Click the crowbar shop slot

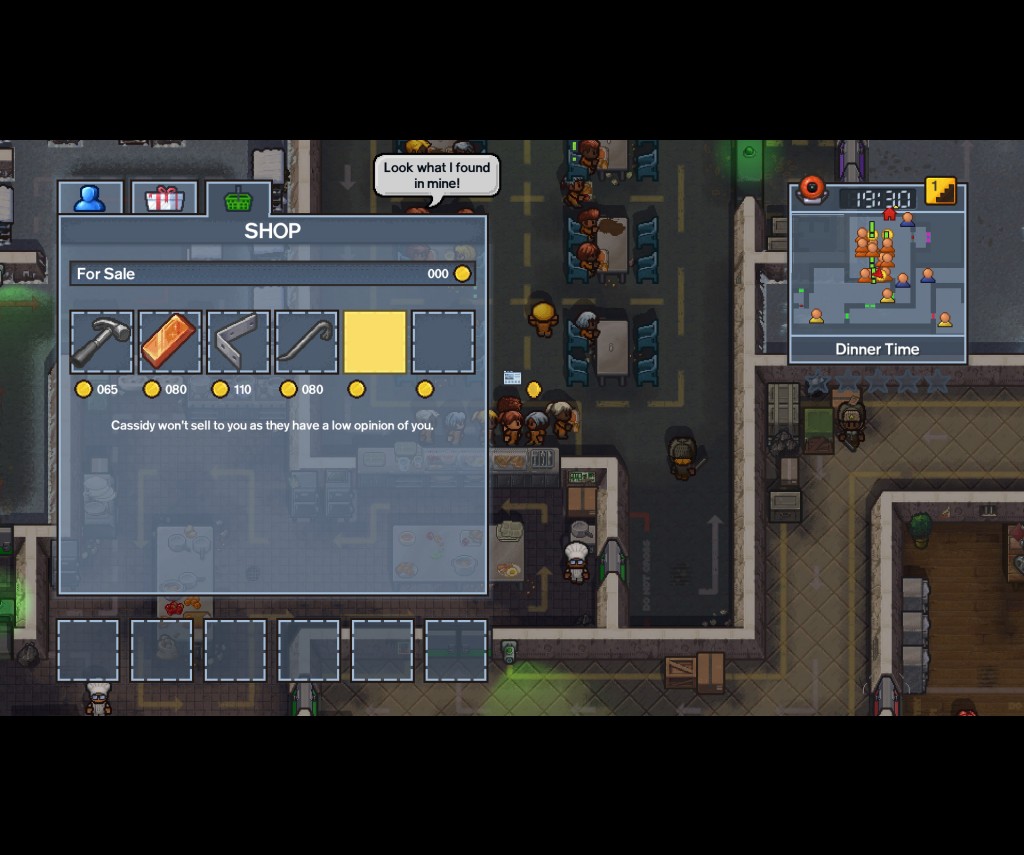[x=306, y=342]
